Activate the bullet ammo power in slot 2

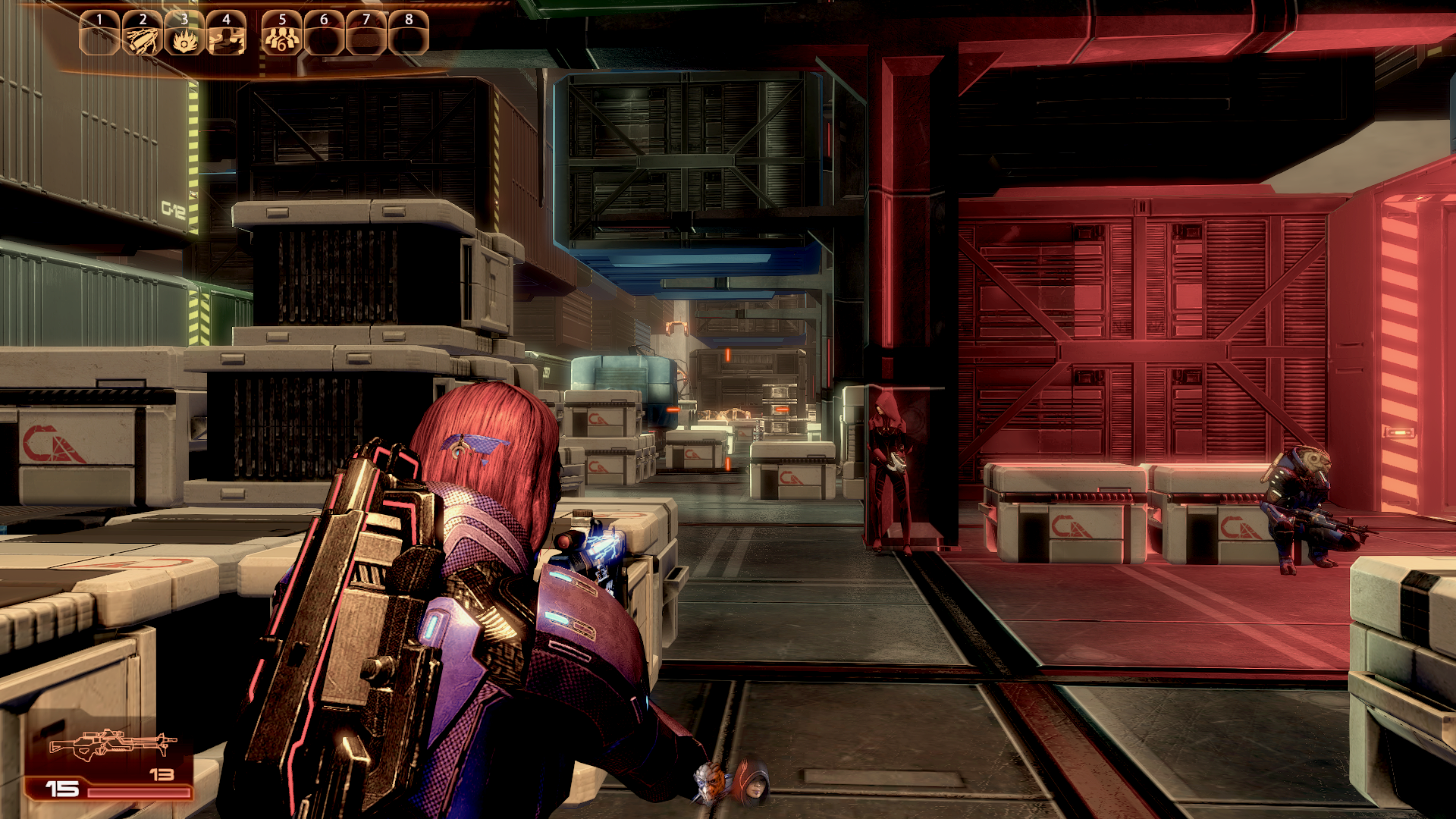143,36
